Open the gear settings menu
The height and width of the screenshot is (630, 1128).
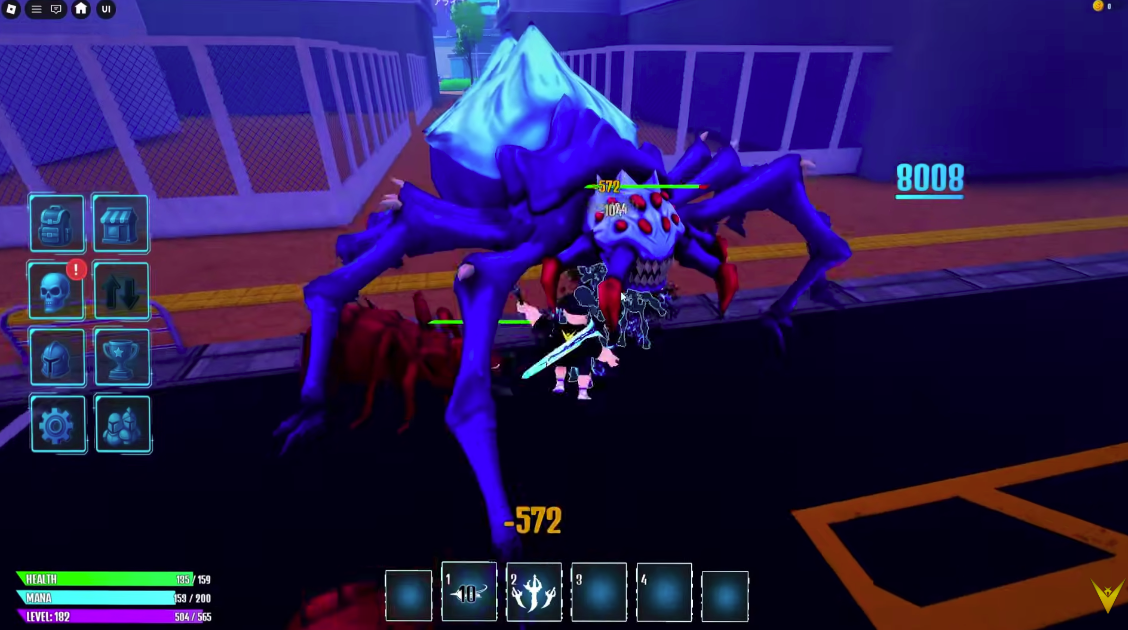(56, 424)
